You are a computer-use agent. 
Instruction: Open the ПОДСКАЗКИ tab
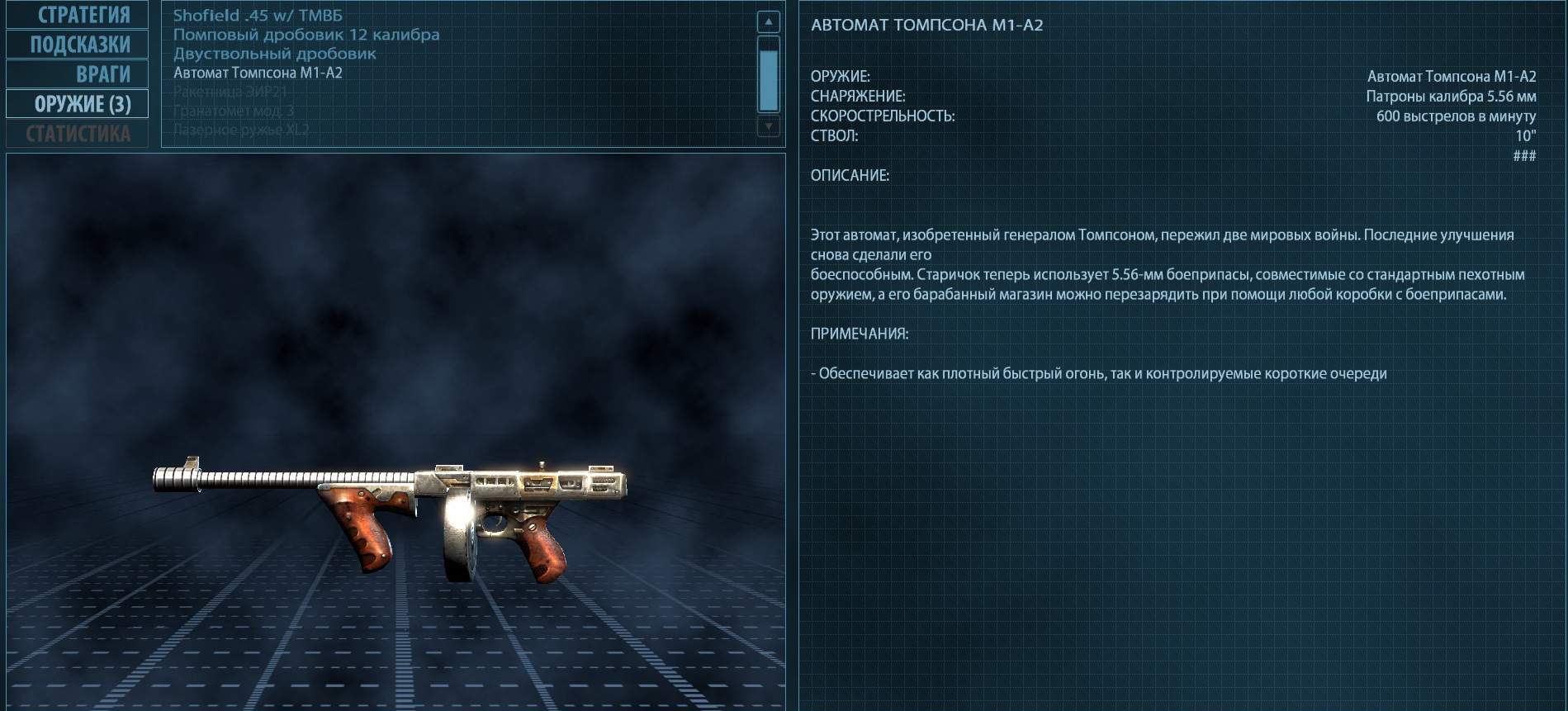pyautogui.click(x=77, y=45)
